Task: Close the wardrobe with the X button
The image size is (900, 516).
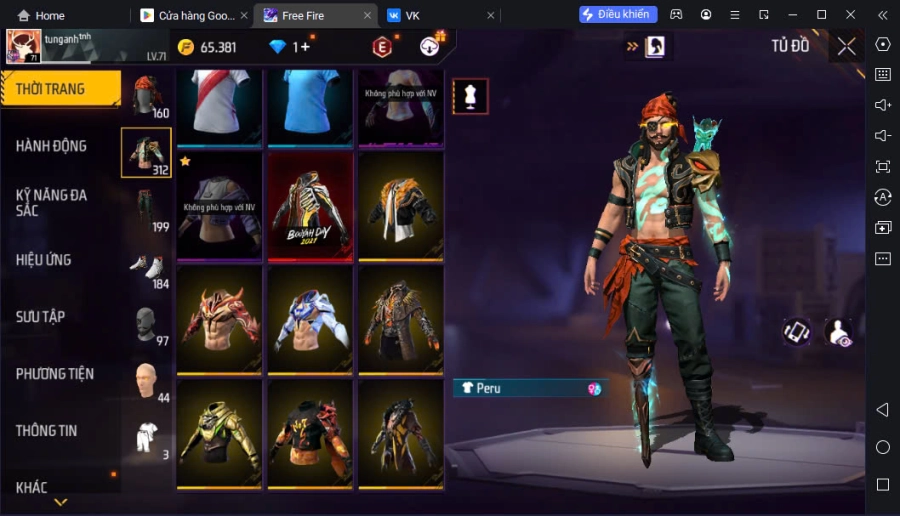Action: click(x=846, y=46)
